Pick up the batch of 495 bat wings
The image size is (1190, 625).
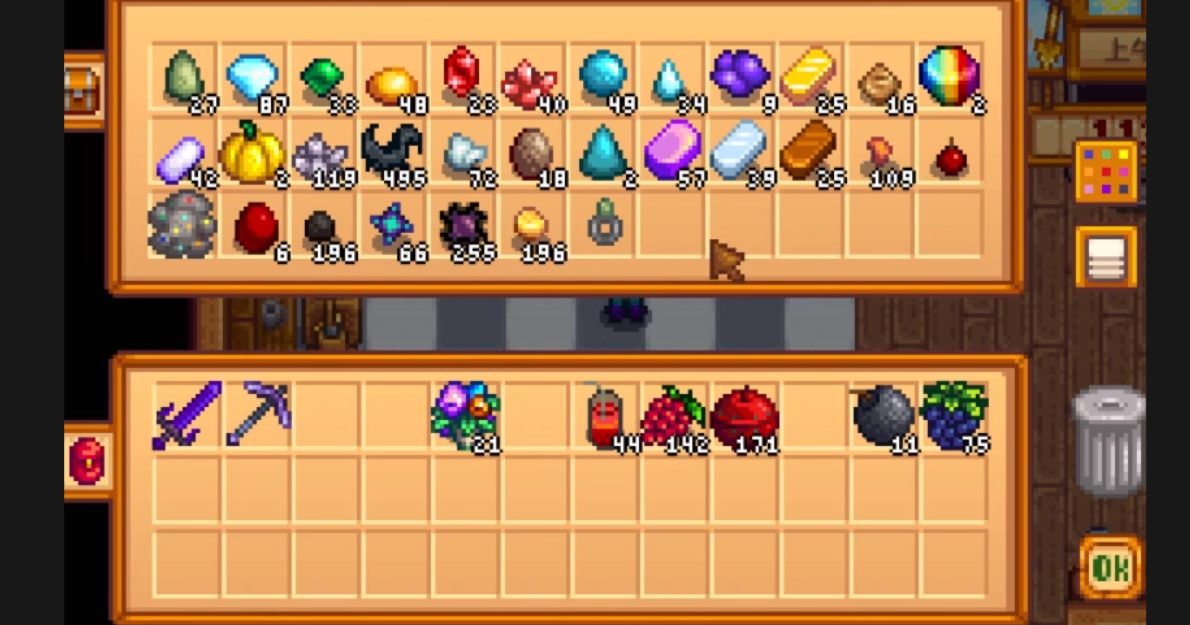[391, 153]
